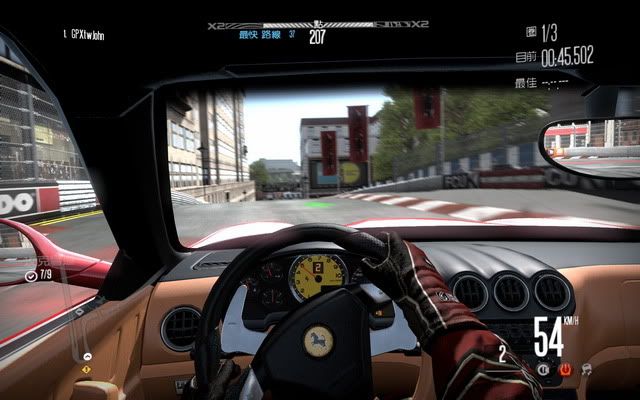Click the yellow diamond marker on minimap
This screenshot has width=640, height=400.
pos(86,370)
